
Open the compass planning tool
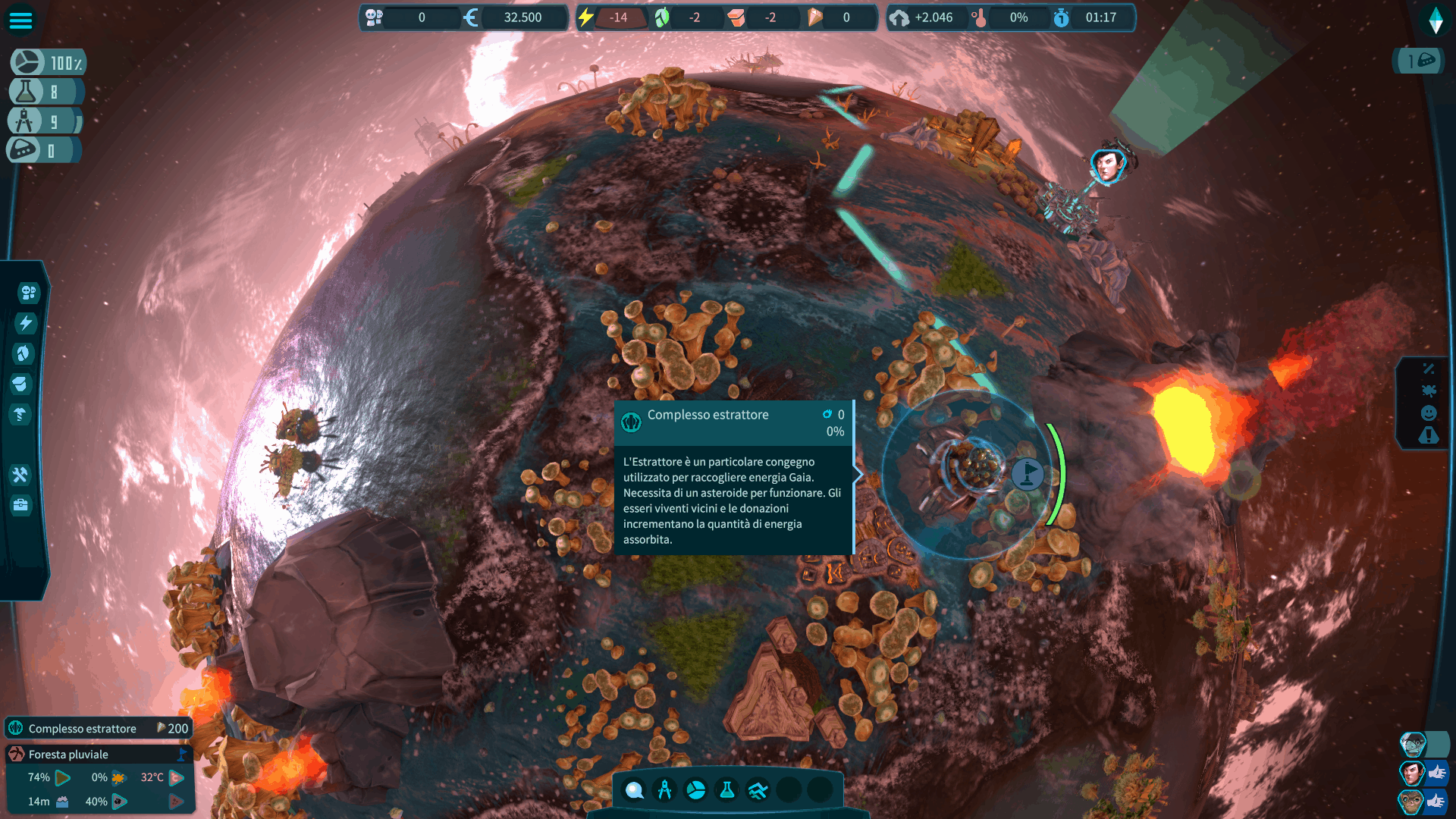(x=665, y=790)
